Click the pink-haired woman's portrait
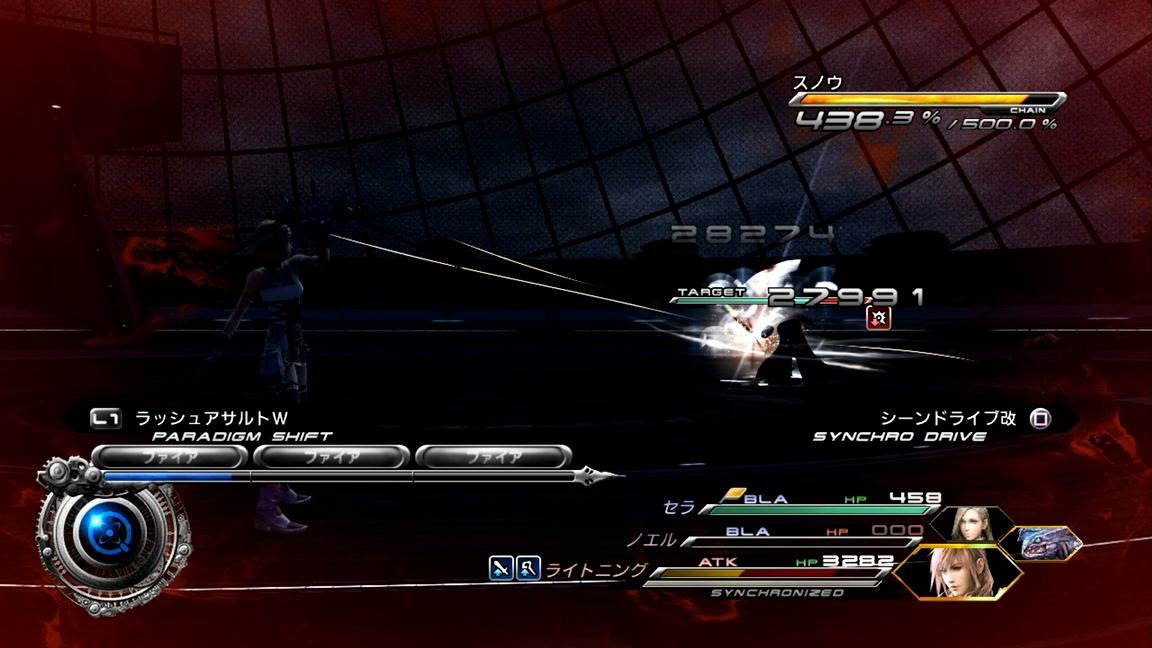Screen dimensions: 1152x648 (x=956, y=572)
